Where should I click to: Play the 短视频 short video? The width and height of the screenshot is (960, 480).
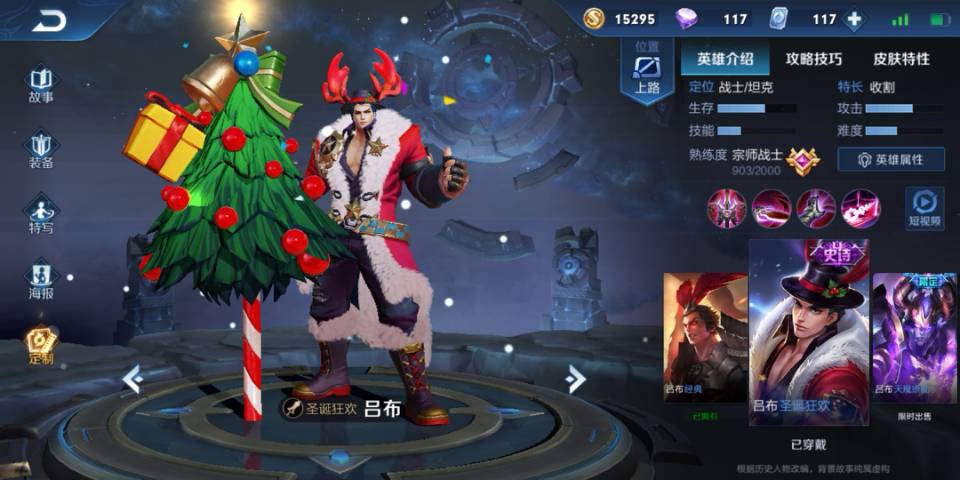(x=925, y=205)
